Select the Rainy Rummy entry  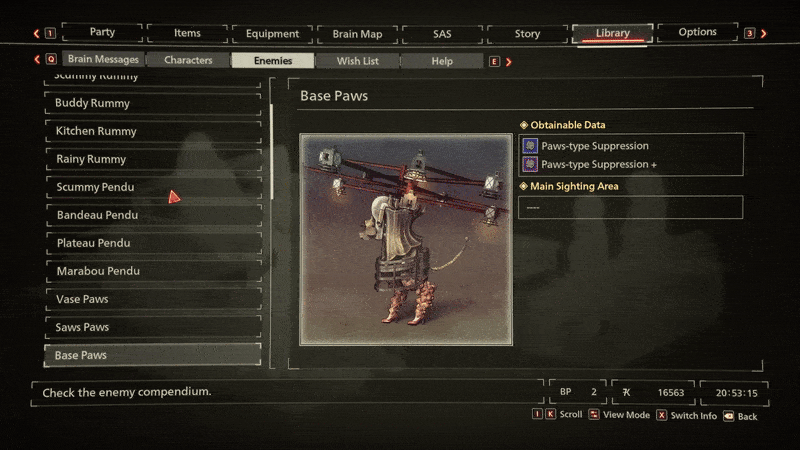point(152,159)
